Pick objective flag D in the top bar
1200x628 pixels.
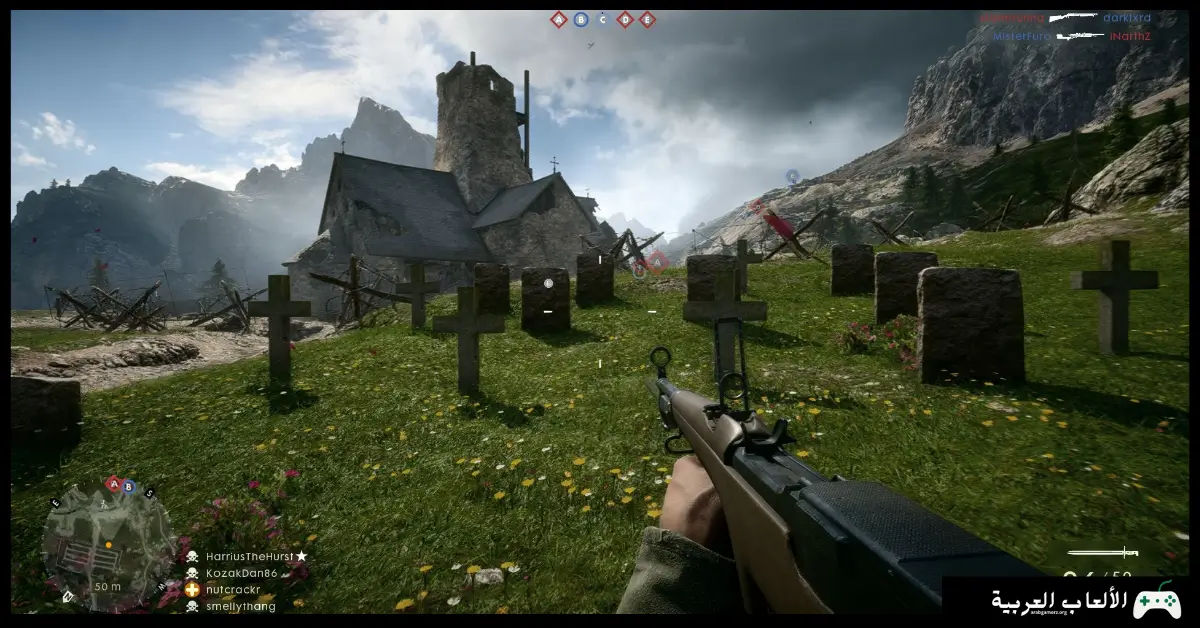[625, 19]
